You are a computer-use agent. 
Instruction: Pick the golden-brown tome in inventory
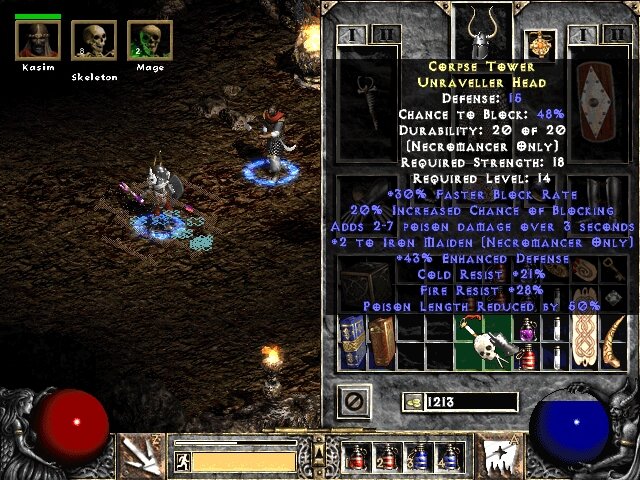[382, 341]
